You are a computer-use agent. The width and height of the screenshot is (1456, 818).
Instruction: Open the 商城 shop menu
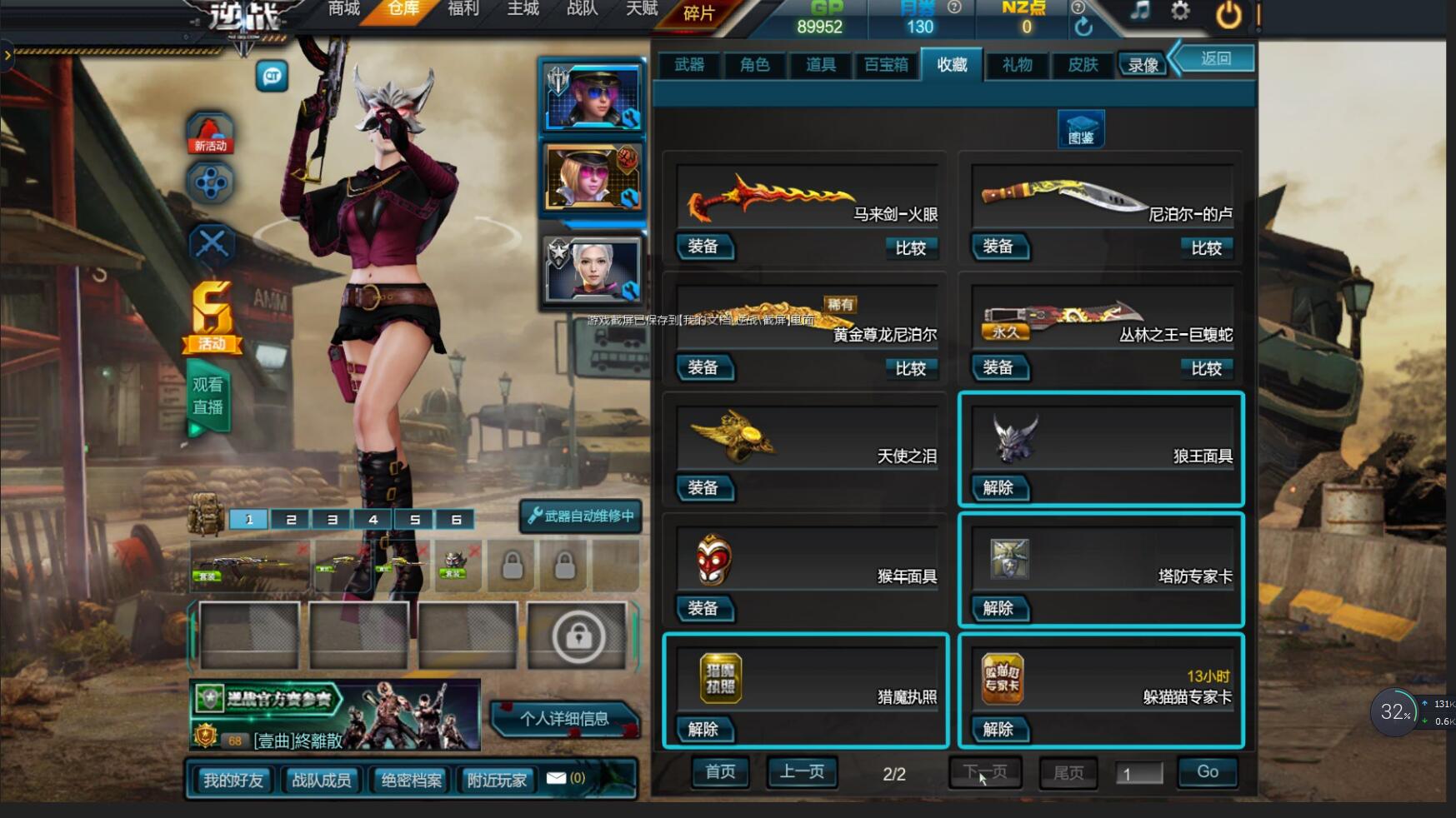tap(343, 9)
